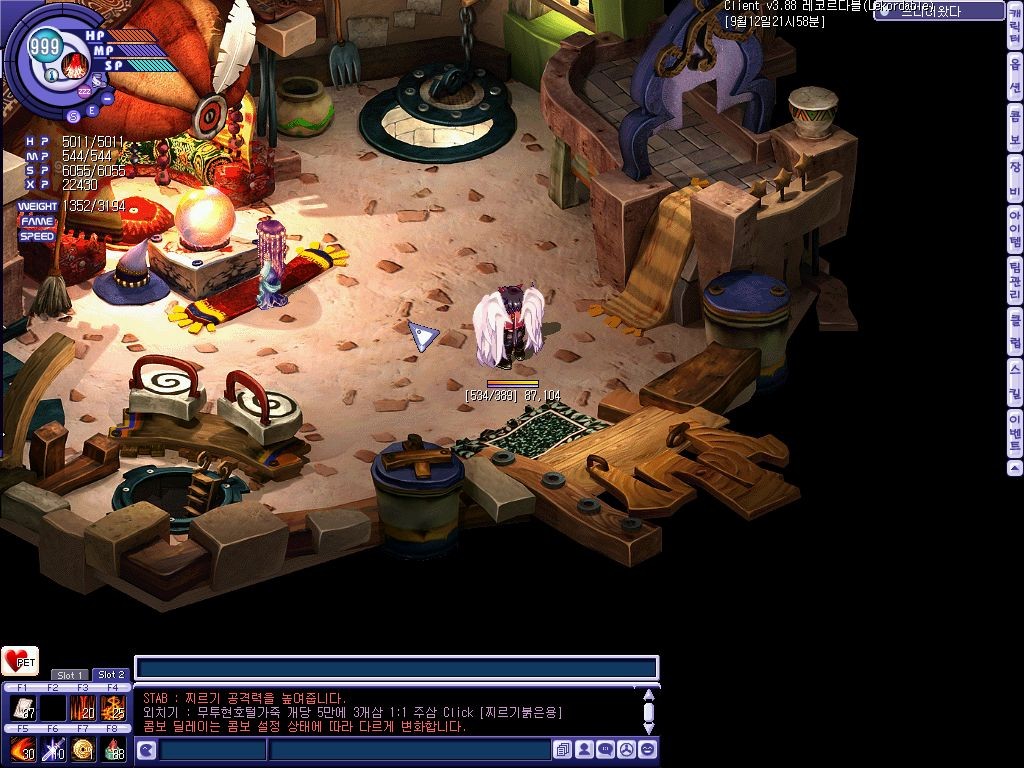Collapse side menu with the arrow button
Viewport: 1024px width, 768px height.
click(1015, 469)
